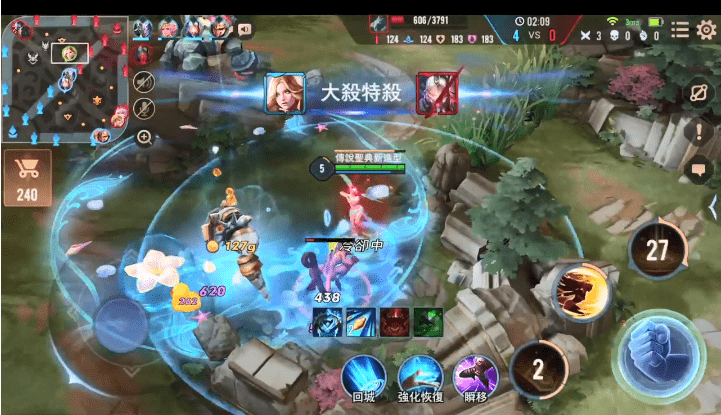Screen dimensions: 721x415
Task: Cast the 瞬移 flash spell
Action: [475, 379]
